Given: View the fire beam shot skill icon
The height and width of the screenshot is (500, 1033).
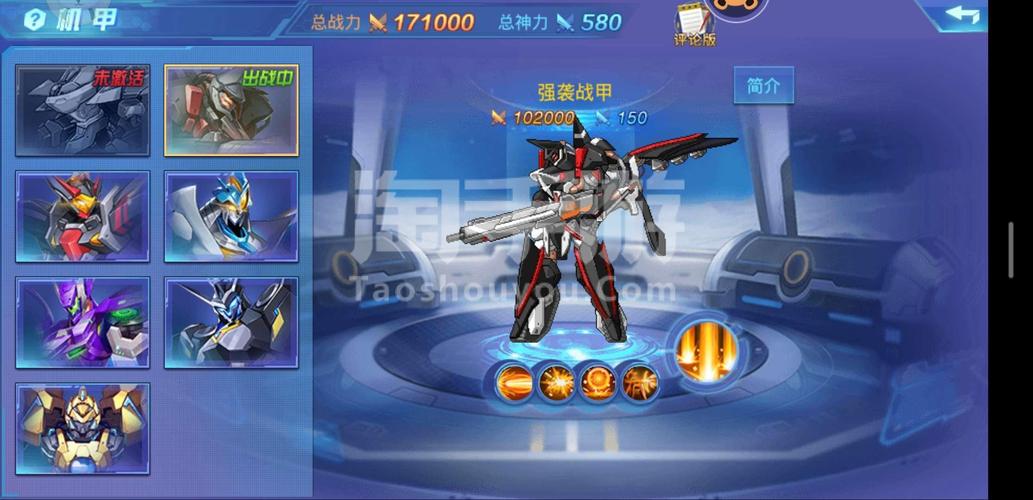Looking at the screenshot, I should 514,382.
